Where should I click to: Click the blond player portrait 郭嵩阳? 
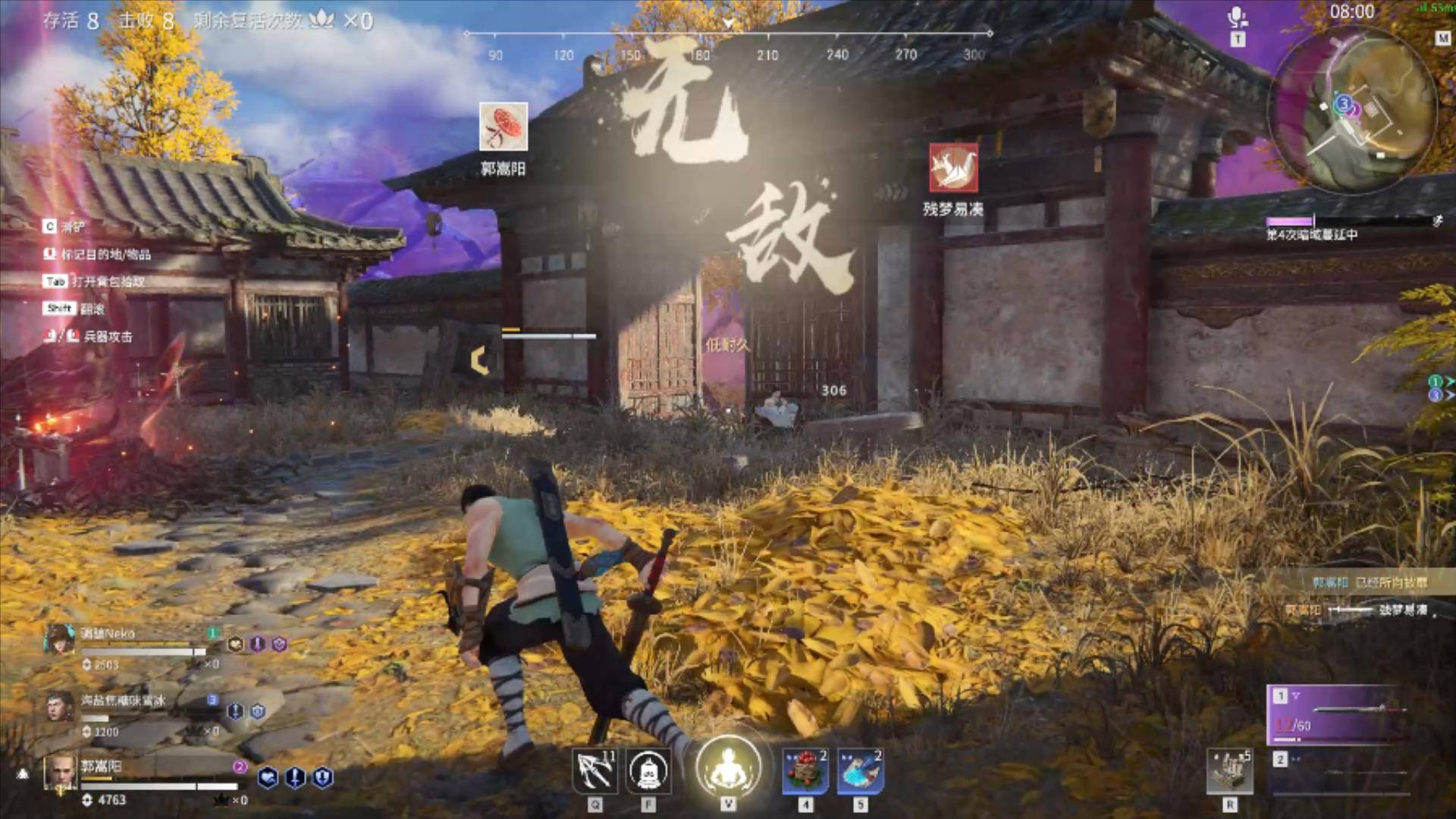59,772
